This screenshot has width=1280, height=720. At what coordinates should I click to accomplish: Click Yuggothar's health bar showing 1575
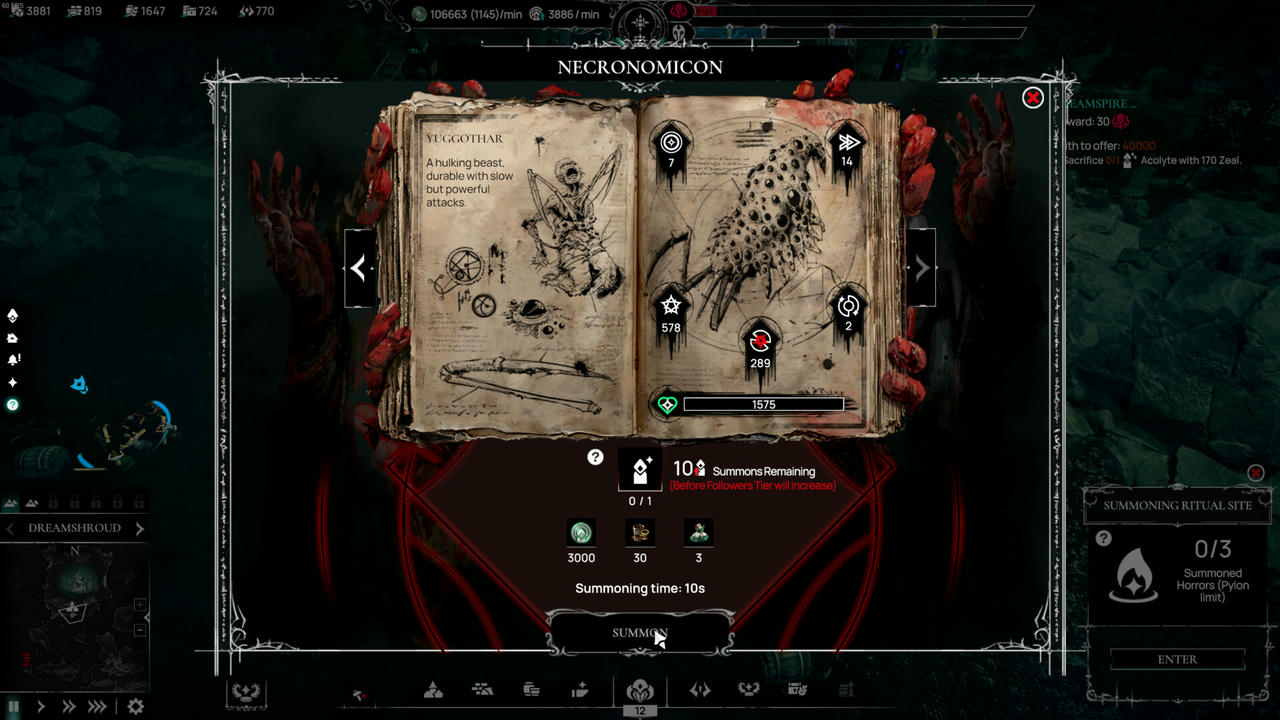pos(764,404)
